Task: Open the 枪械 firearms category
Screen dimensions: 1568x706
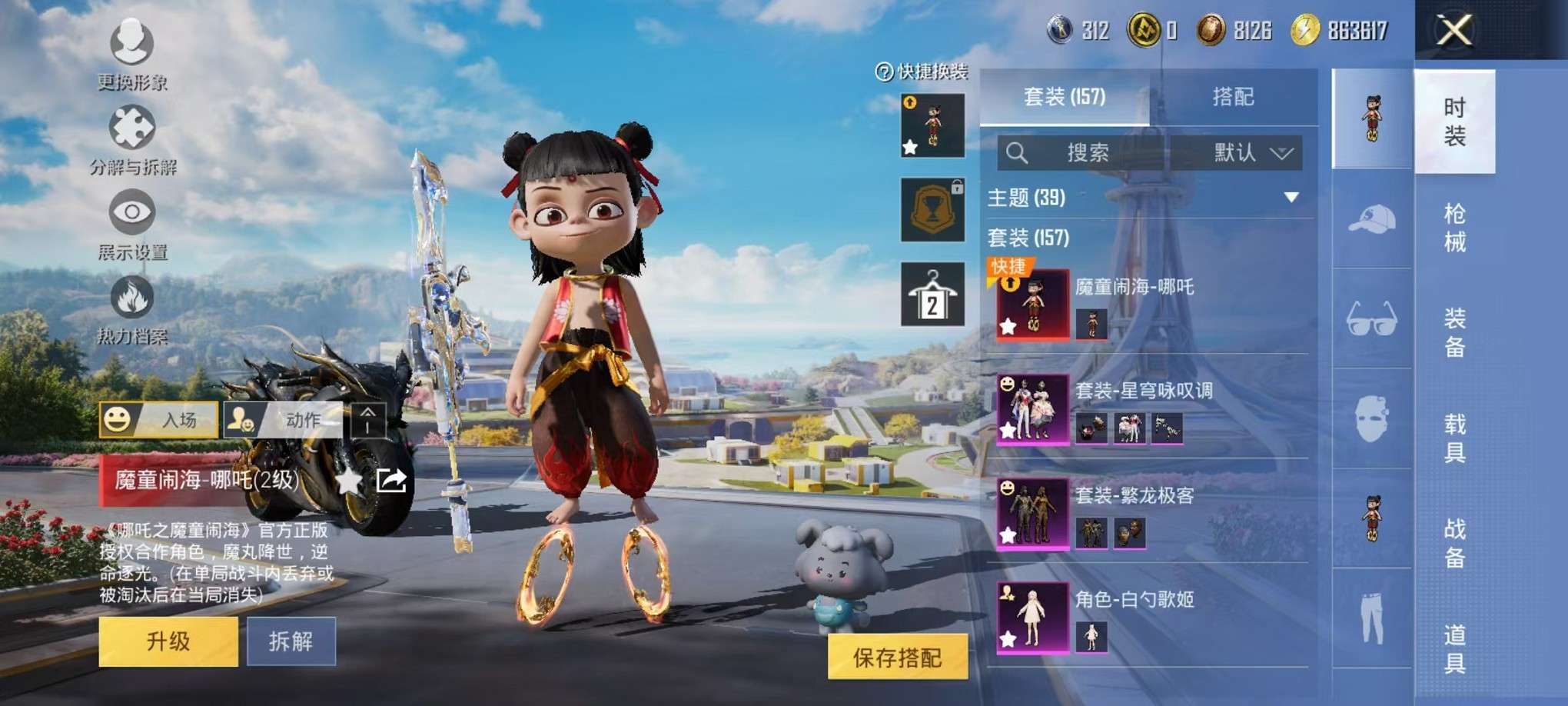Action: click(x=1454, y=228)
